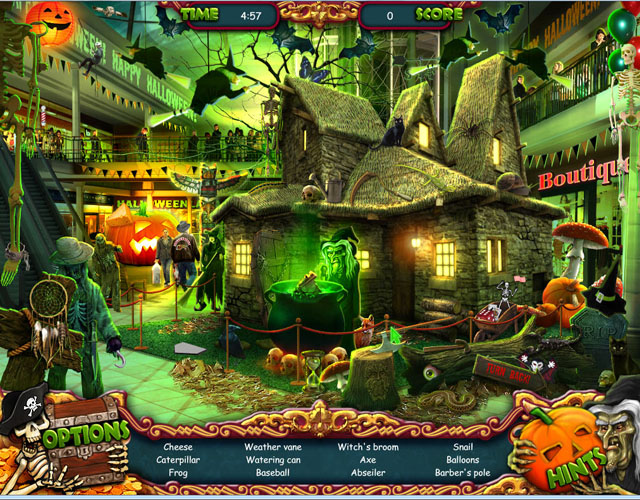Select Baseball in the item list
Image resolution: width=640 pixels, height=500 pixels.
273,472
